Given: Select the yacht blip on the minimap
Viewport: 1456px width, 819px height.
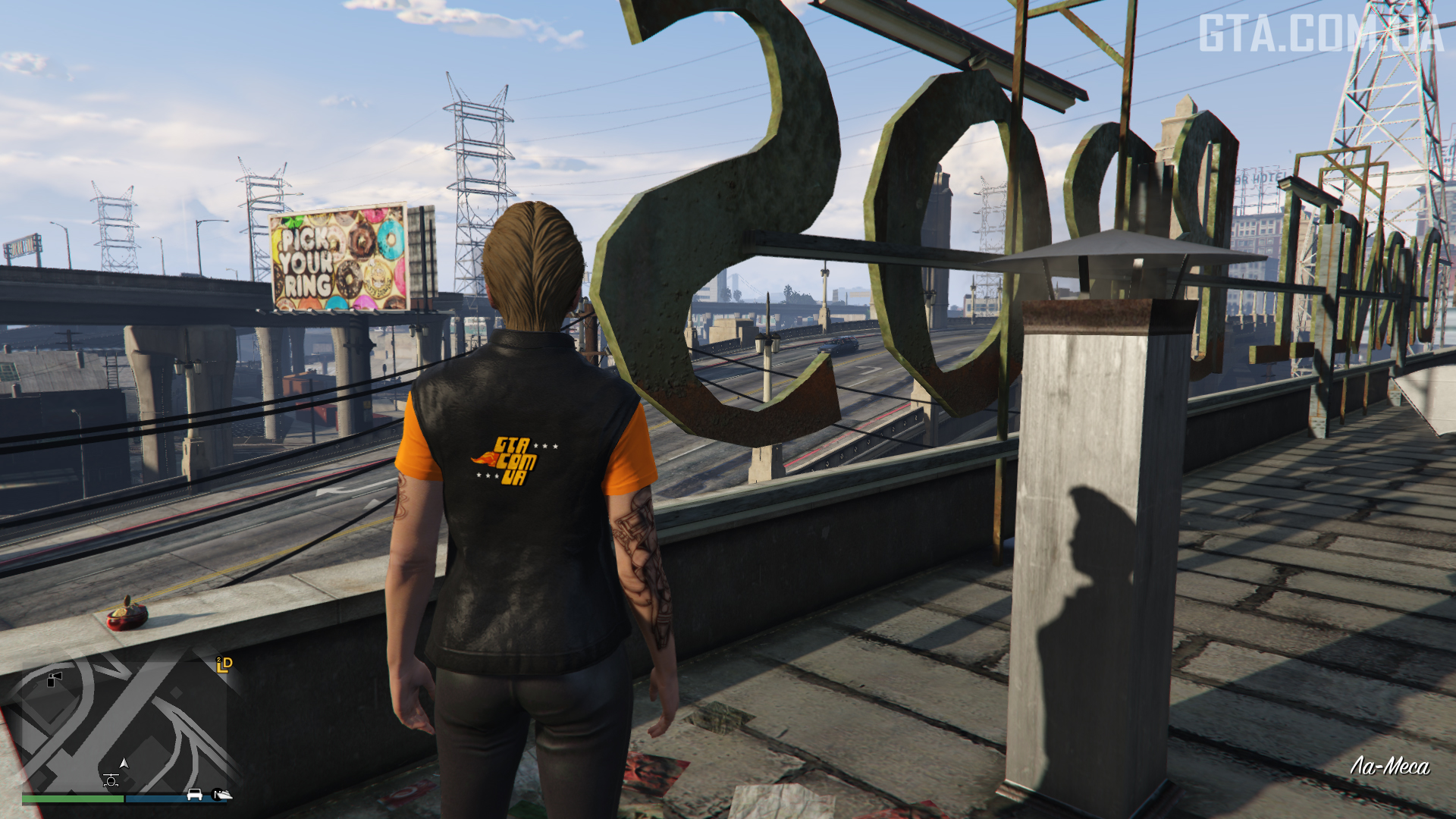Looking at the screenshot, I should coord(222,794).
